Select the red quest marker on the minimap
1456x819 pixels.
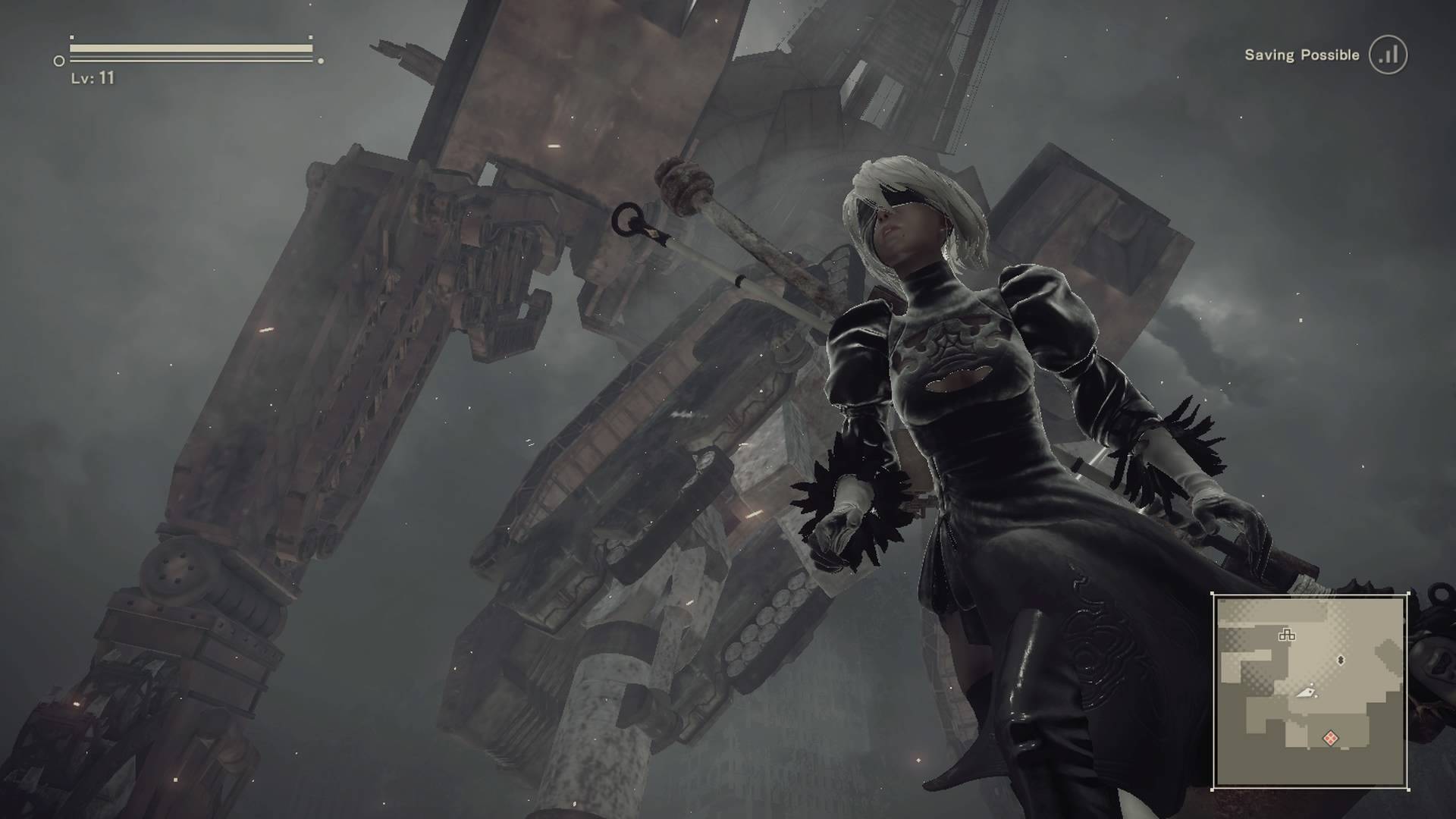click(x=1331, y=737)
